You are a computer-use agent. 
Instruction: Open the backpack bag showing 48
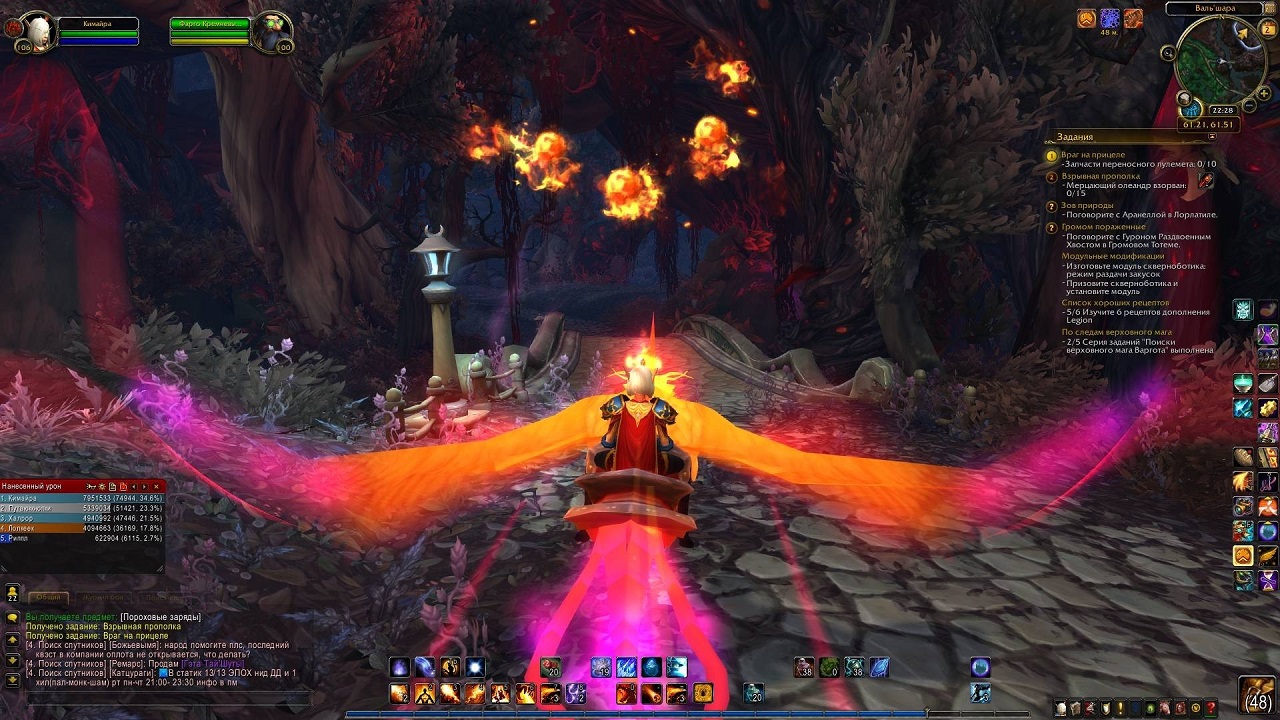(1257, 694)
